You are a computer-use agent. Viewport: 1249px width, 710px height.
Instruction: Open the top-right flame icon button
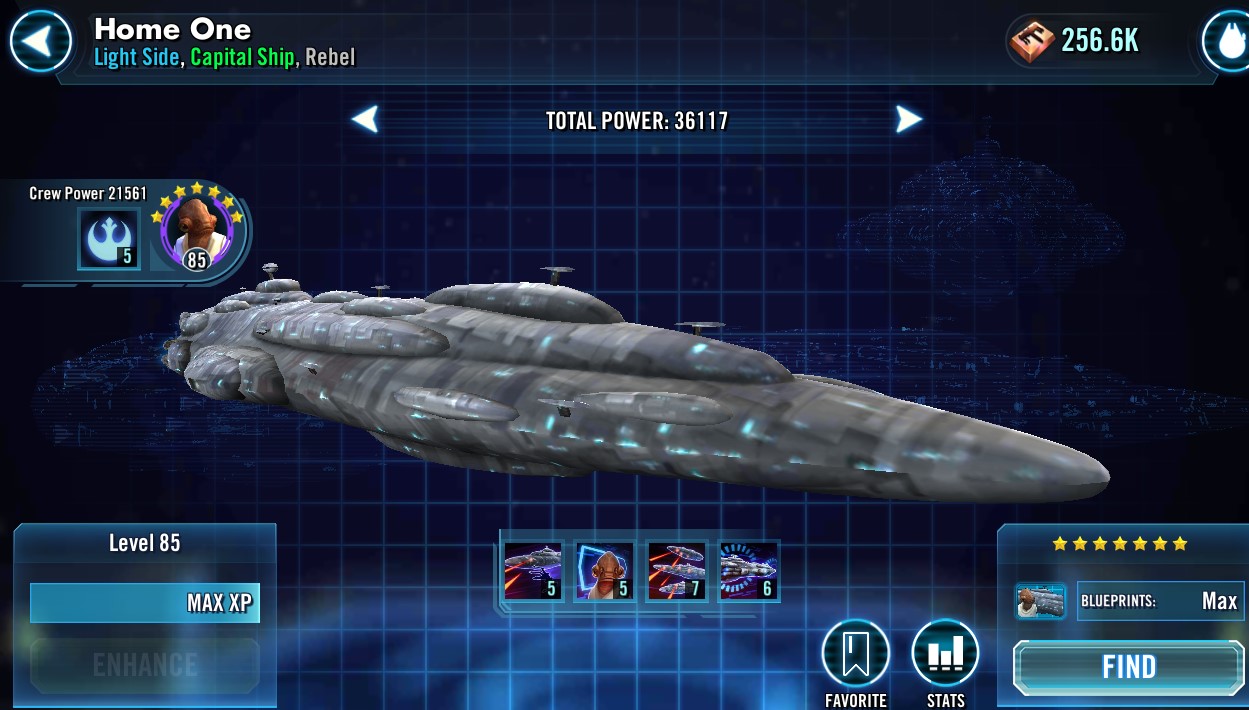click(1227, 41)
